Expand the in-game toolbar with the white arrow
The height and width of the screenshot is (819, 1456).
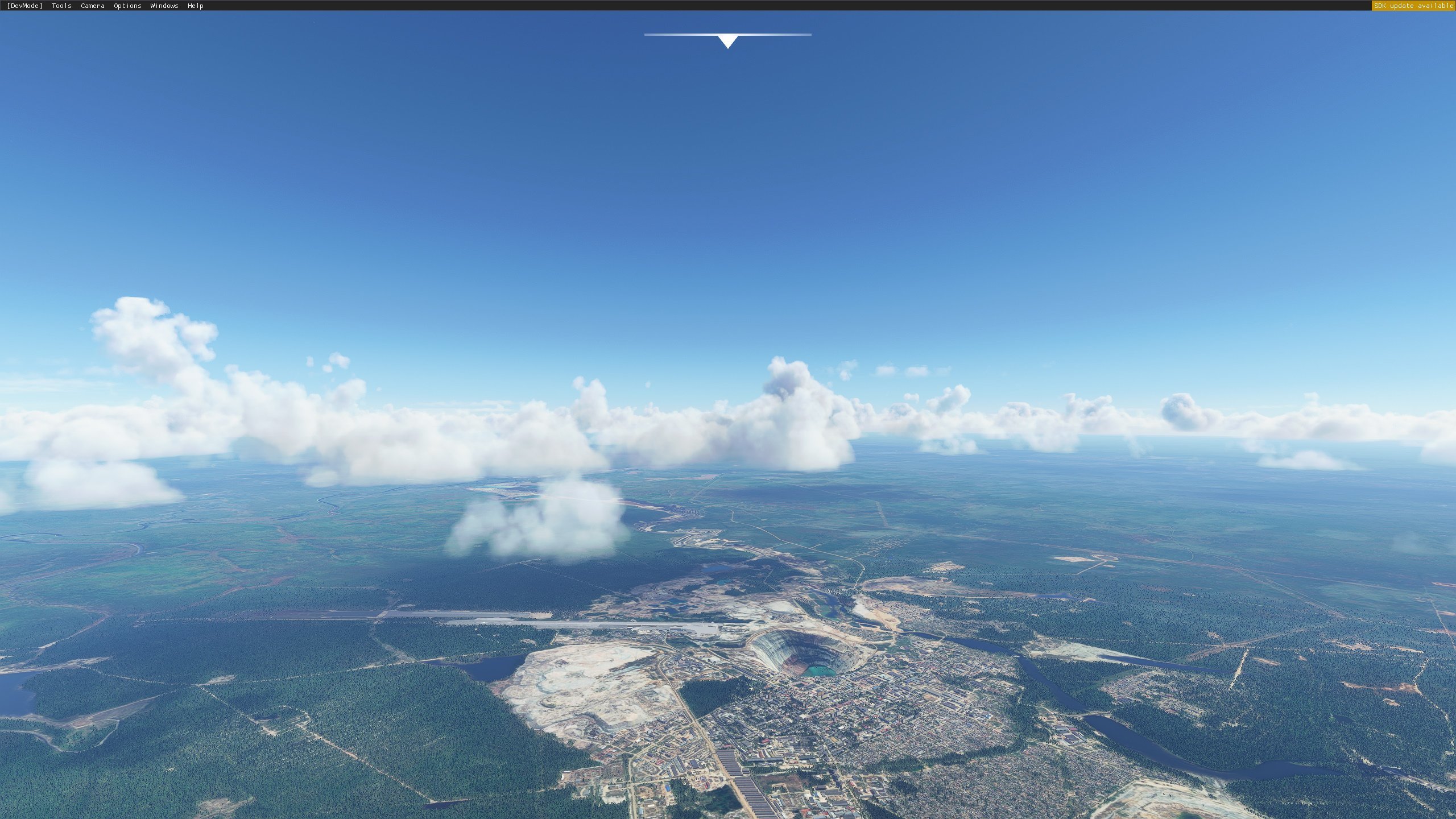tap(727, 41)
